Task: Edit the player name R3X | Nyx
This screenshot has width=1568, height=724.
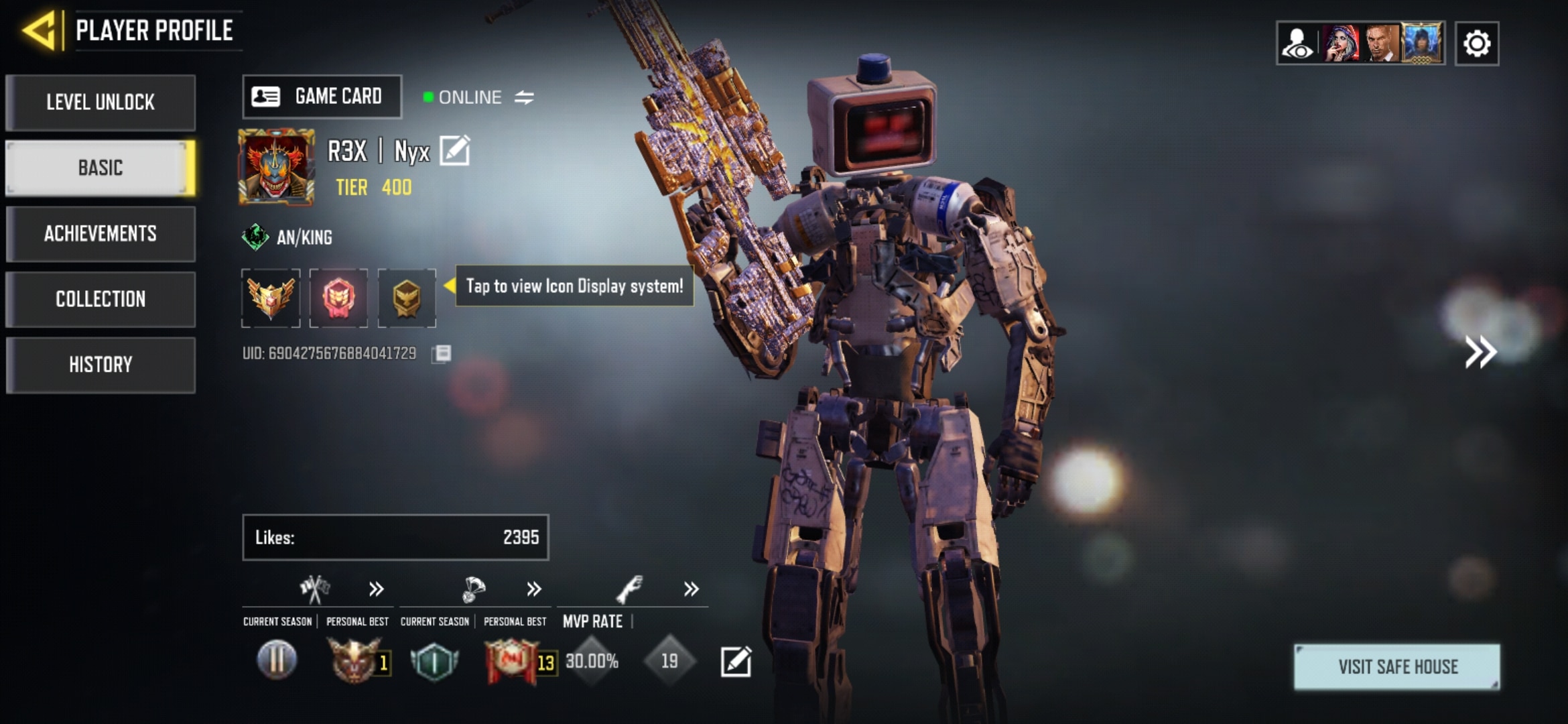Action: tap(455, 150)
